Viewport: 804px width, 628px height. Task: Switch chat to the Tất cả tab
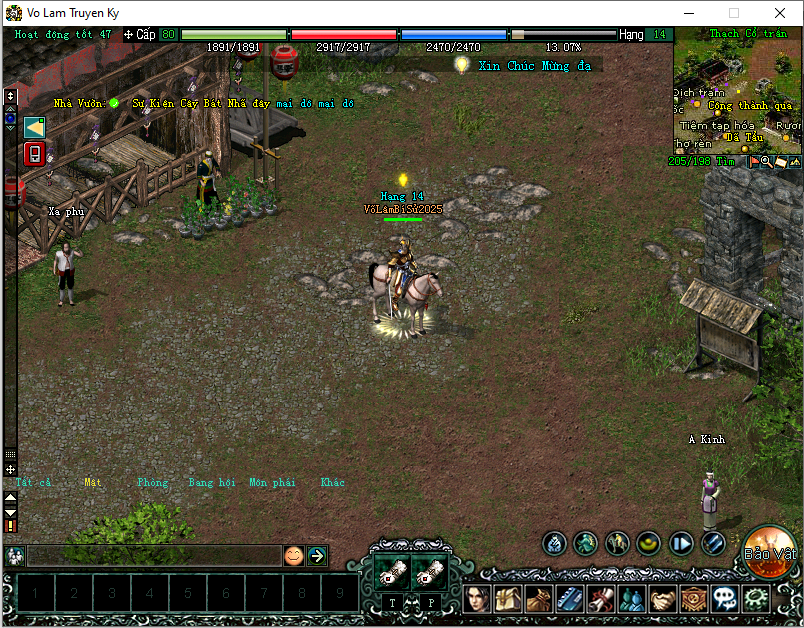point(33,482)
